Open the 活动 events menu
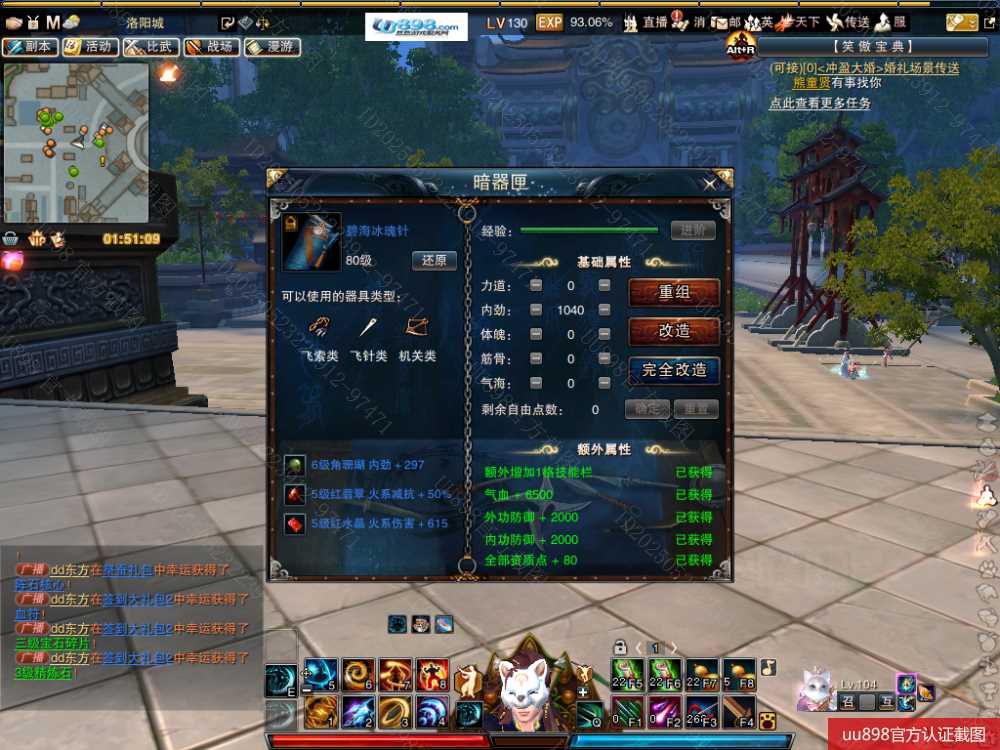Image resolution: width=1000 pixels, height=750 pixels. coord(88,47)
